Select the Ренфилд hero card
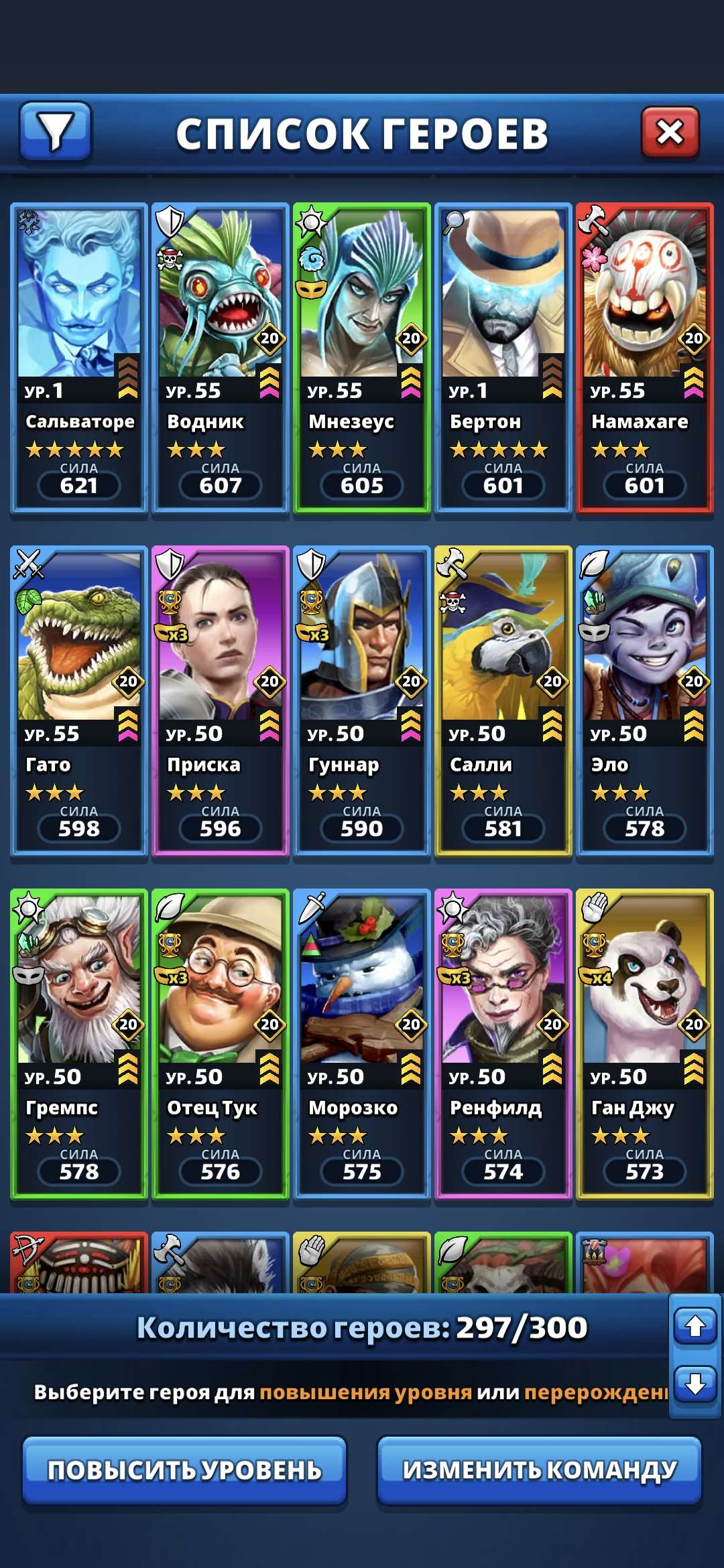 (x=503, y=1044)
